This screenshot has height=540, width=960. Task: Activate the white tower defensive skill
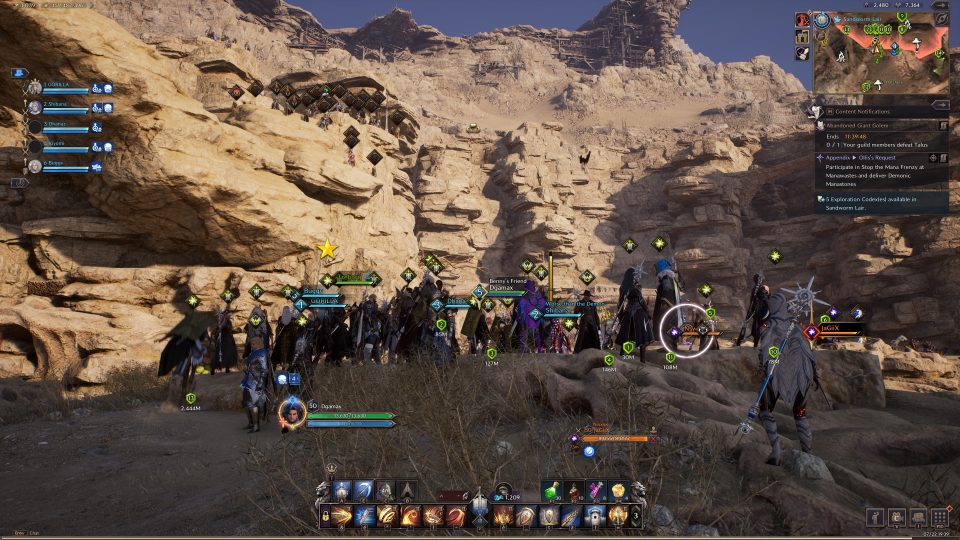coord(594,516)
